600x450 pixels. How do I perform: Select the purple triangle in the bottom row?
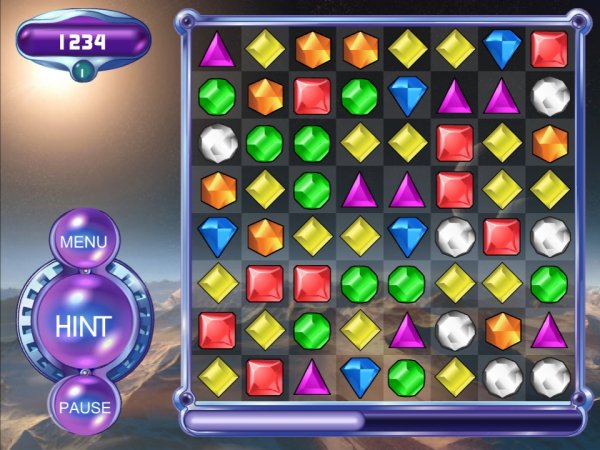(x=312, y=376)
